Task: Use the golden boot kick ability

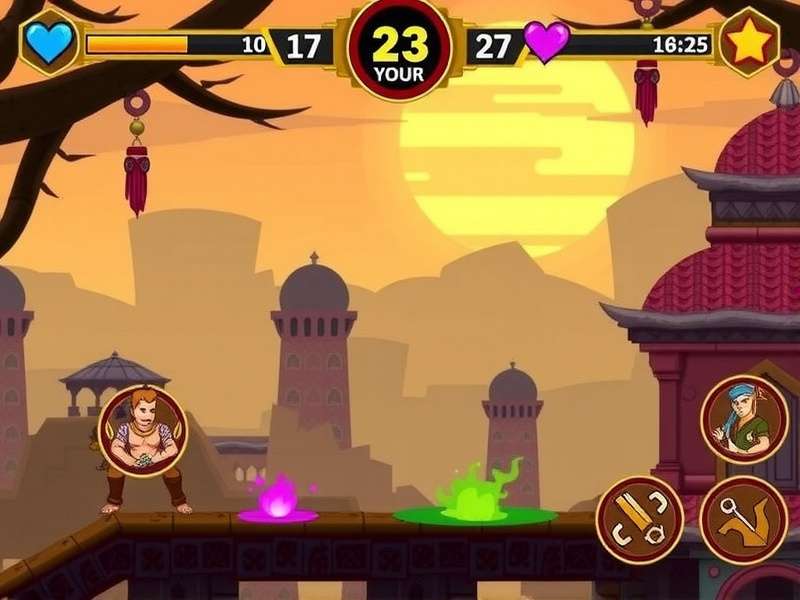Action: (744, 519)
